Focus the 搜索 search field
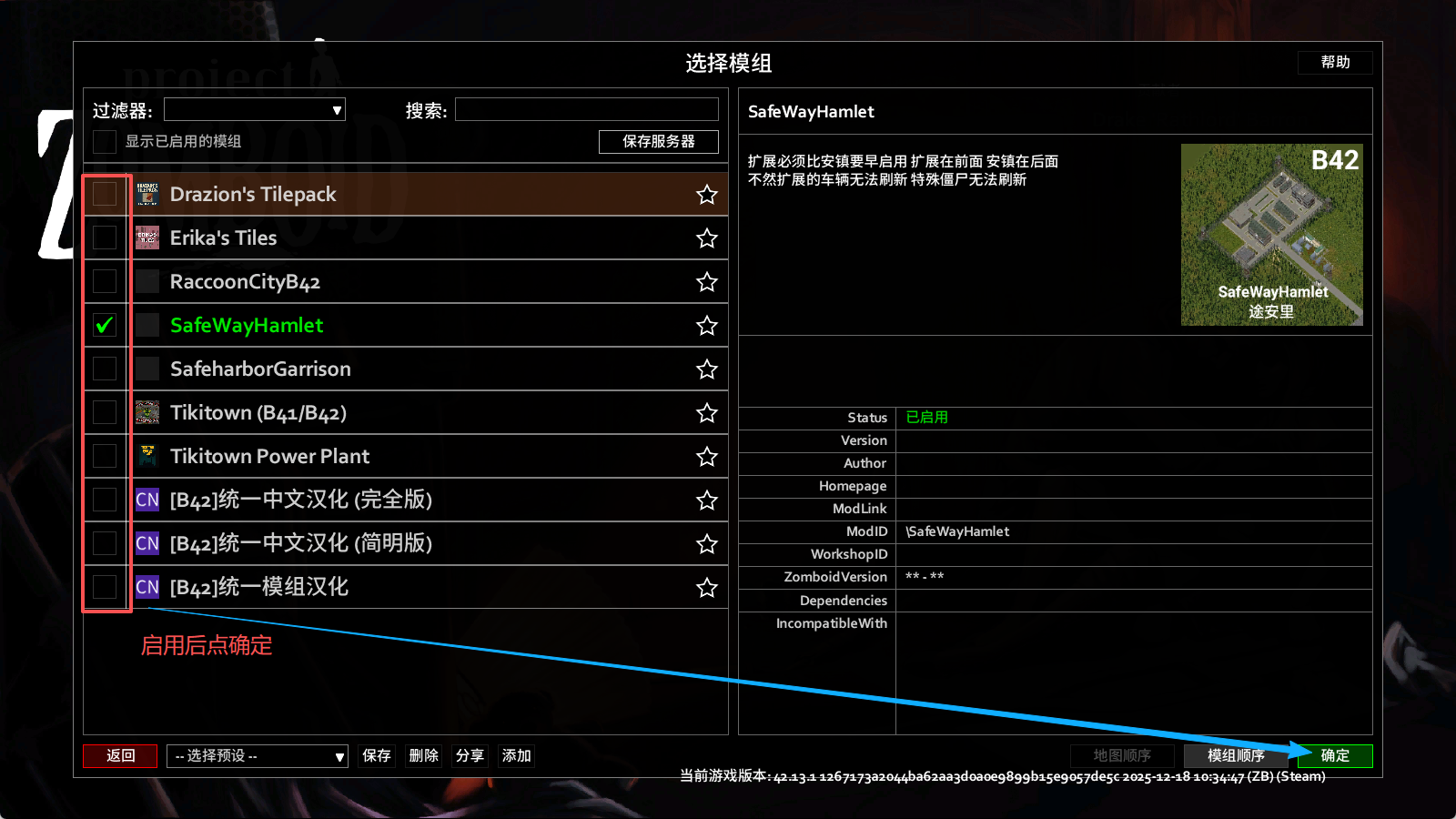Image resolution: width=1456 pixels, height=819 pixels. pos(587,110)
